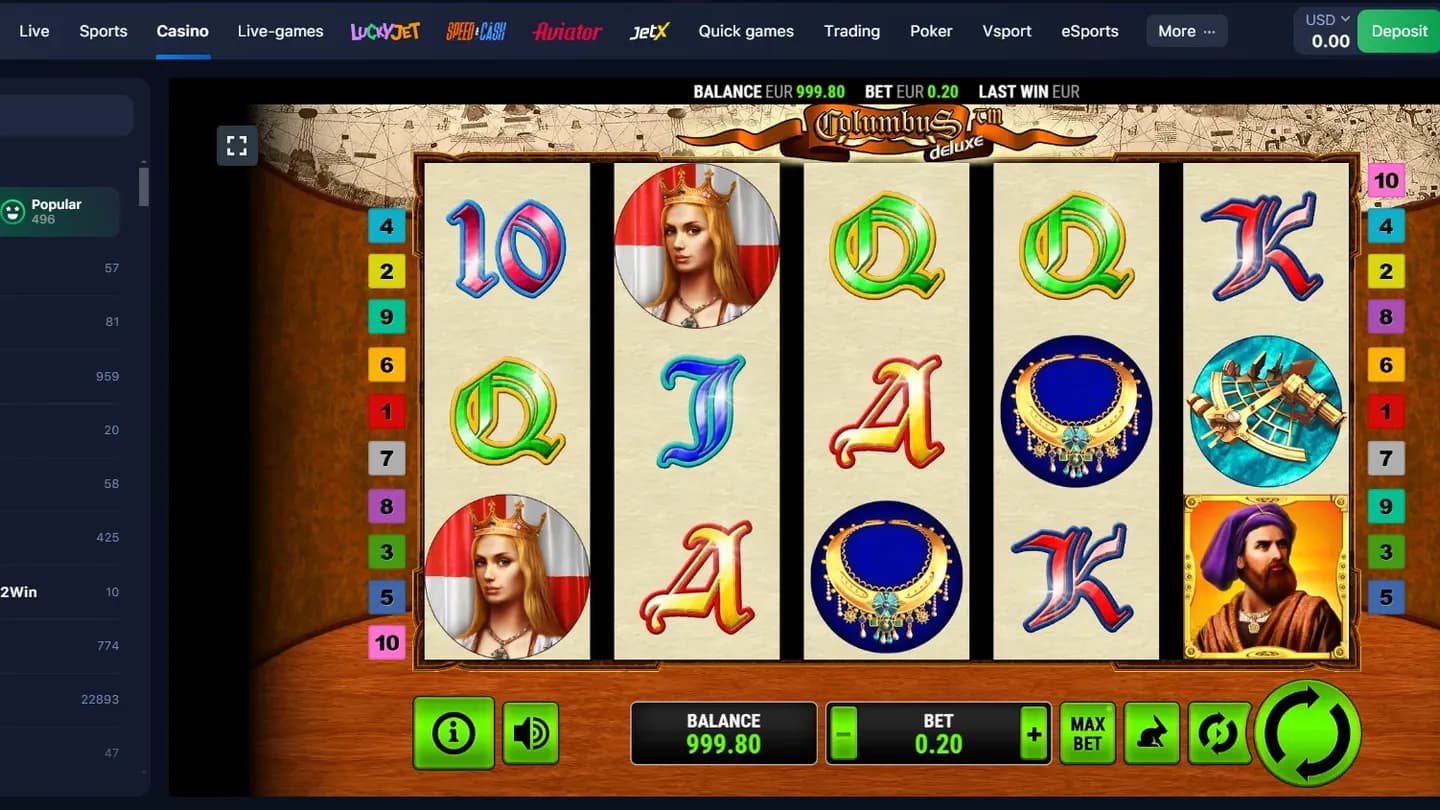The width and height of the screenshot is (1440, 810).
Task: Click the pink payline 10 marker
Action: (387, 643)
